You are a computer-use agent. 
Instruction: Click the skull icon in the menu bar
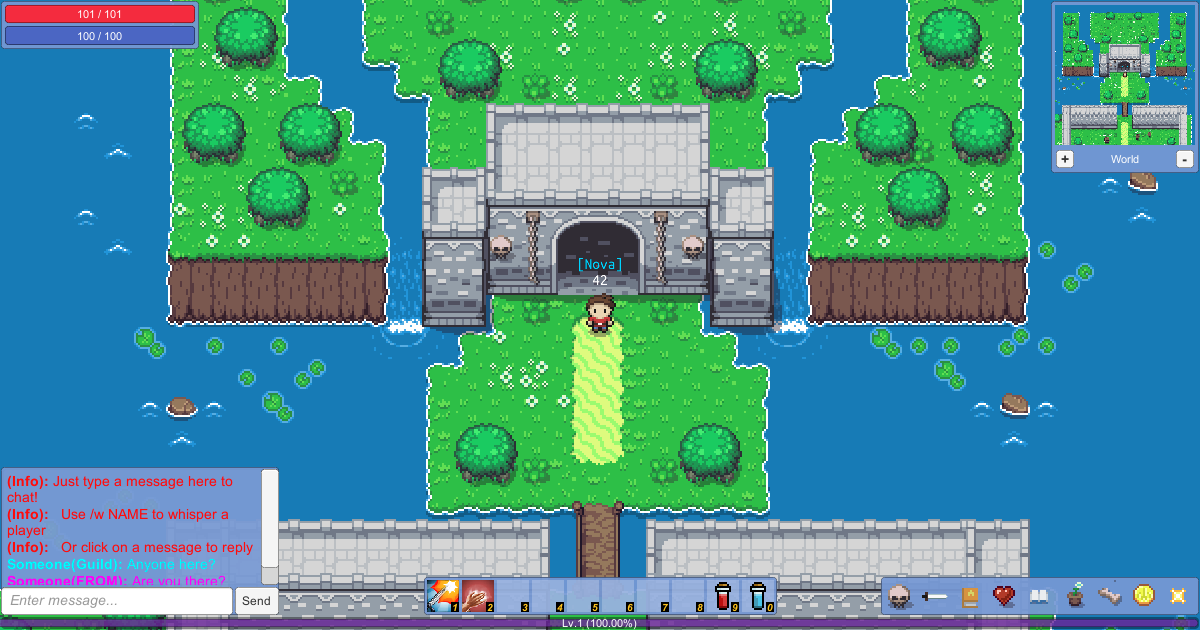[x=900, y=596]
